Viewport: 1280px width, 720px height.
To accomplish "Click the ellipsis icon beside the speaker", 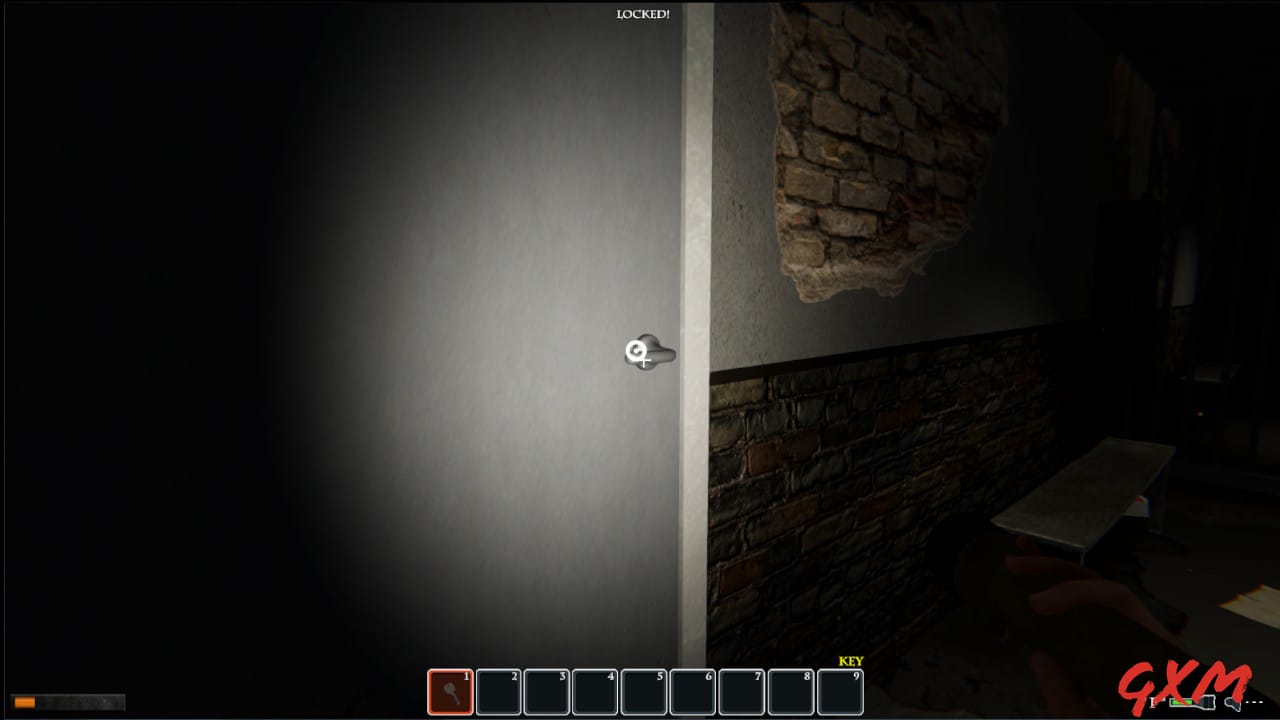I will pos(1253,702).
